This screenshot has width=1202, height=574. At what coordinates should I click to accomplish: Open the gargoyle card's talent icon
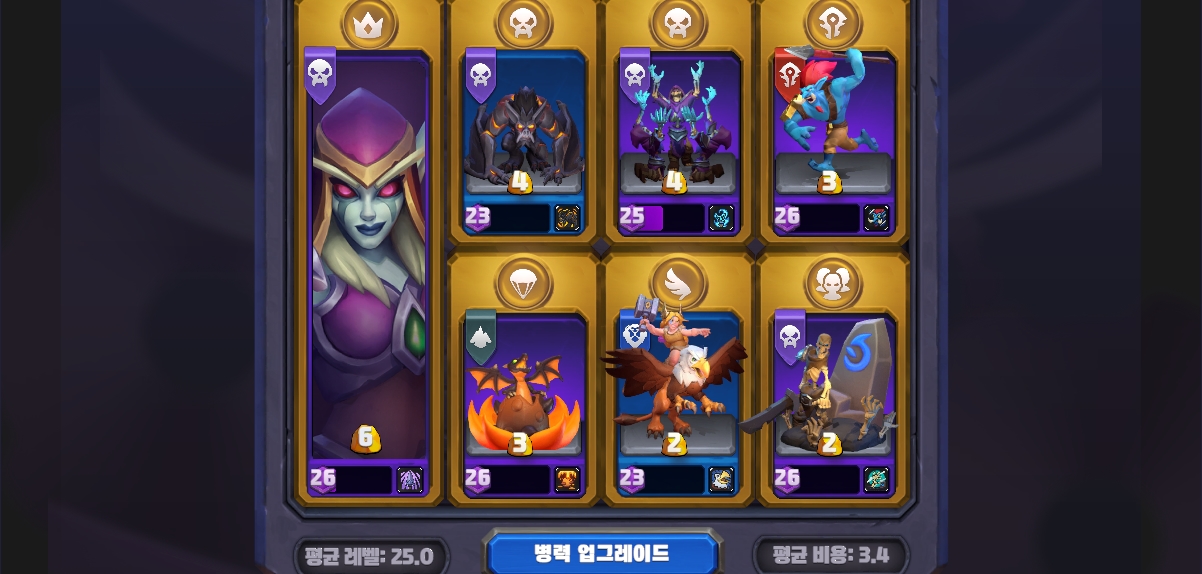pyautogui.click(x=567, y=218)
